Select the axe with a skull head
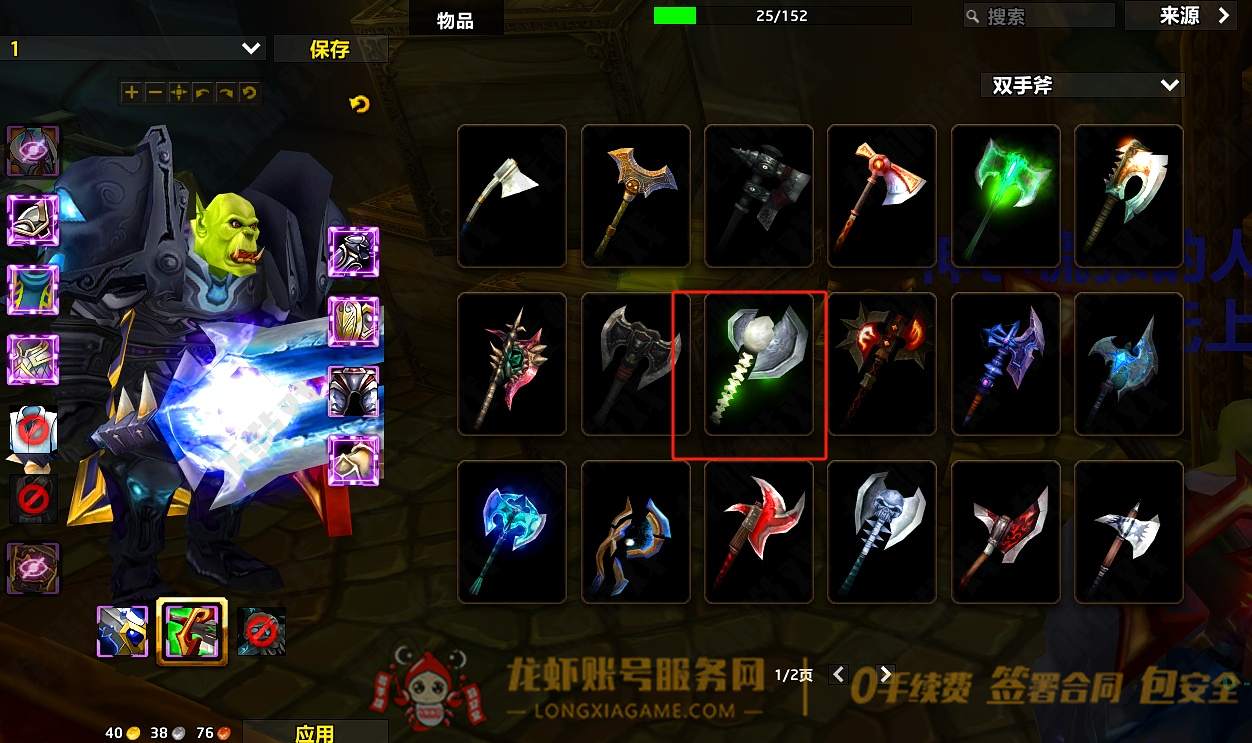Image resolution: width=1252 pixels, height=743 pixels. [883, 532]
